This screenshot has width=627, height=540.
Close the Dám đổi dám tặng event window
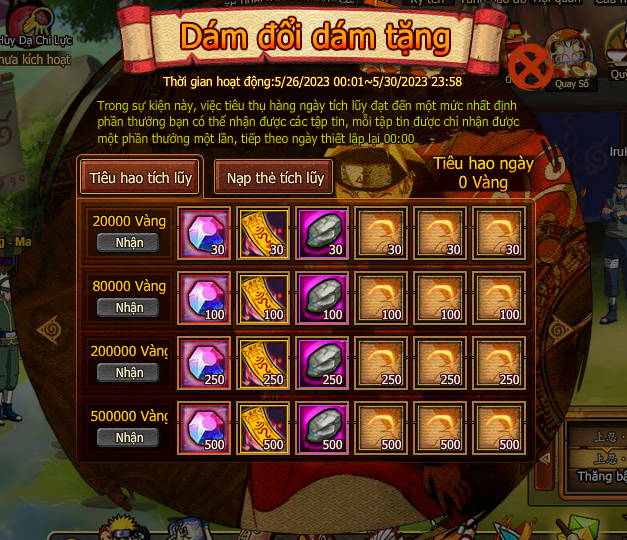531,65
